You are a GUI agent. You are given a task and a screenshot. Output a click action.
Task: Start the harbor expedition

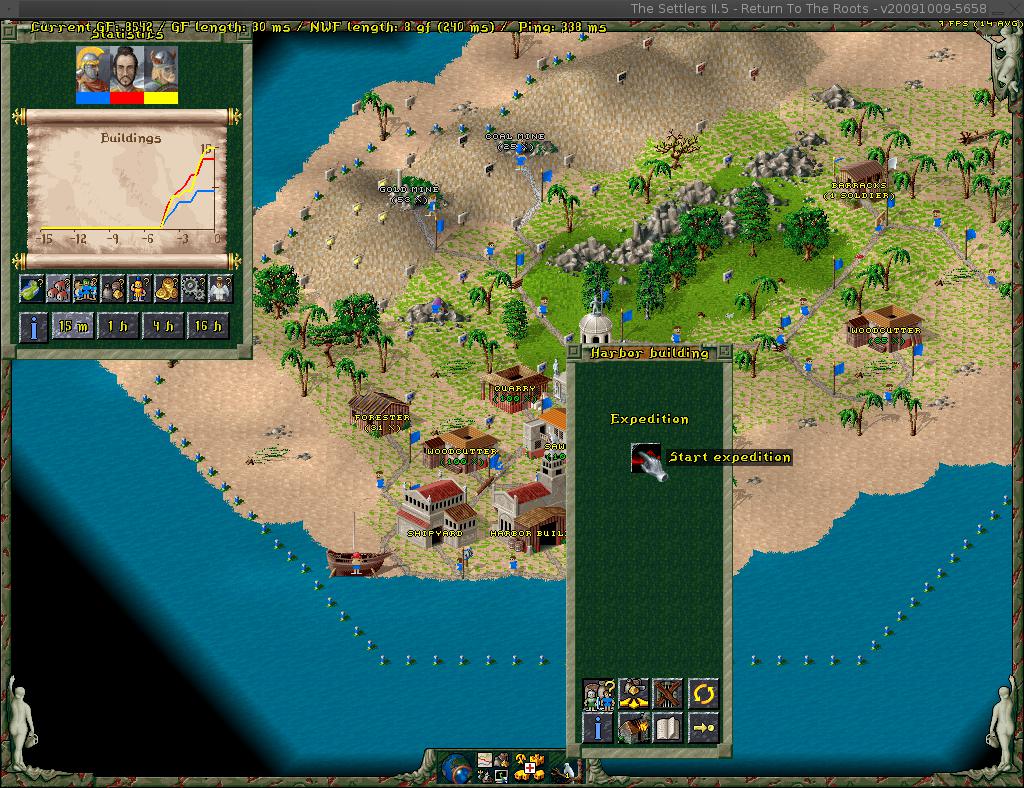click(647, 458)
